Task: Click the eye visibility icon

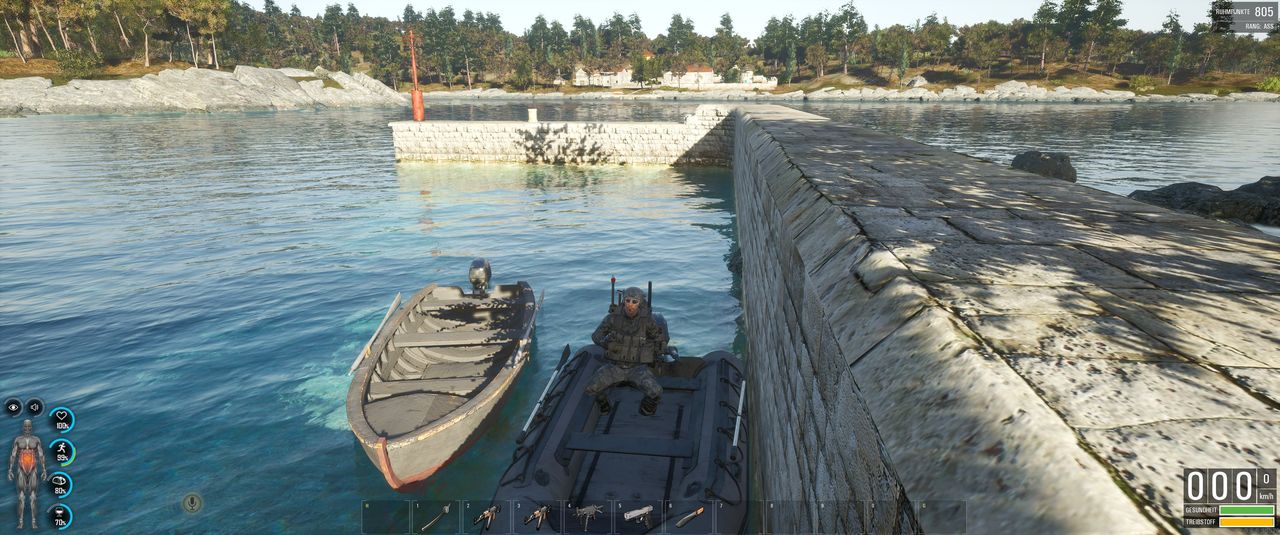Action: pos(13,407)
